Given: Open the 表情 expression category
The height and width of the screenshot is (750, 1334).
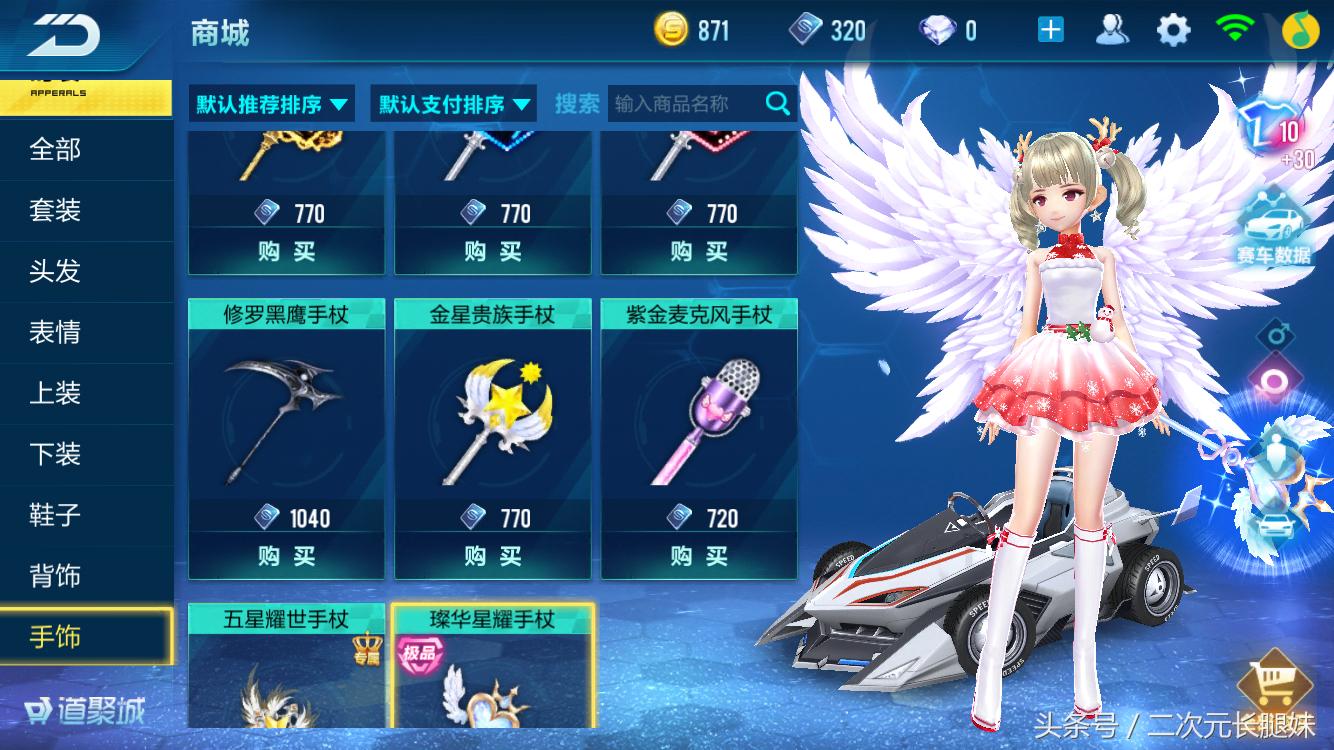Looking at the screenshot, I should coord(56,333).
